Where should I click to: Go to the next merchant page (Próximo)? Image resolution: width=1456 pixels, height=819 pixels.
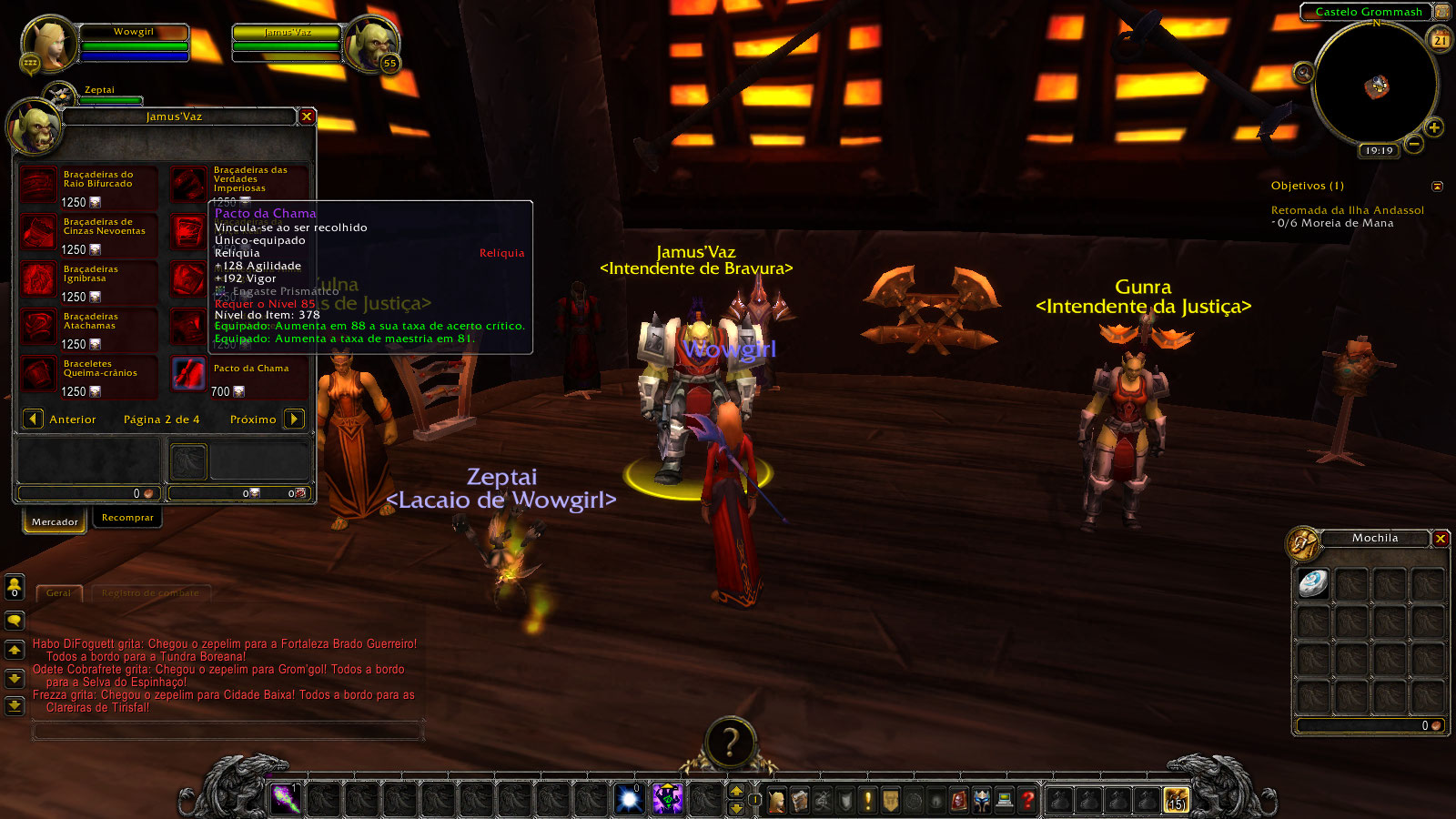(294, 419)
